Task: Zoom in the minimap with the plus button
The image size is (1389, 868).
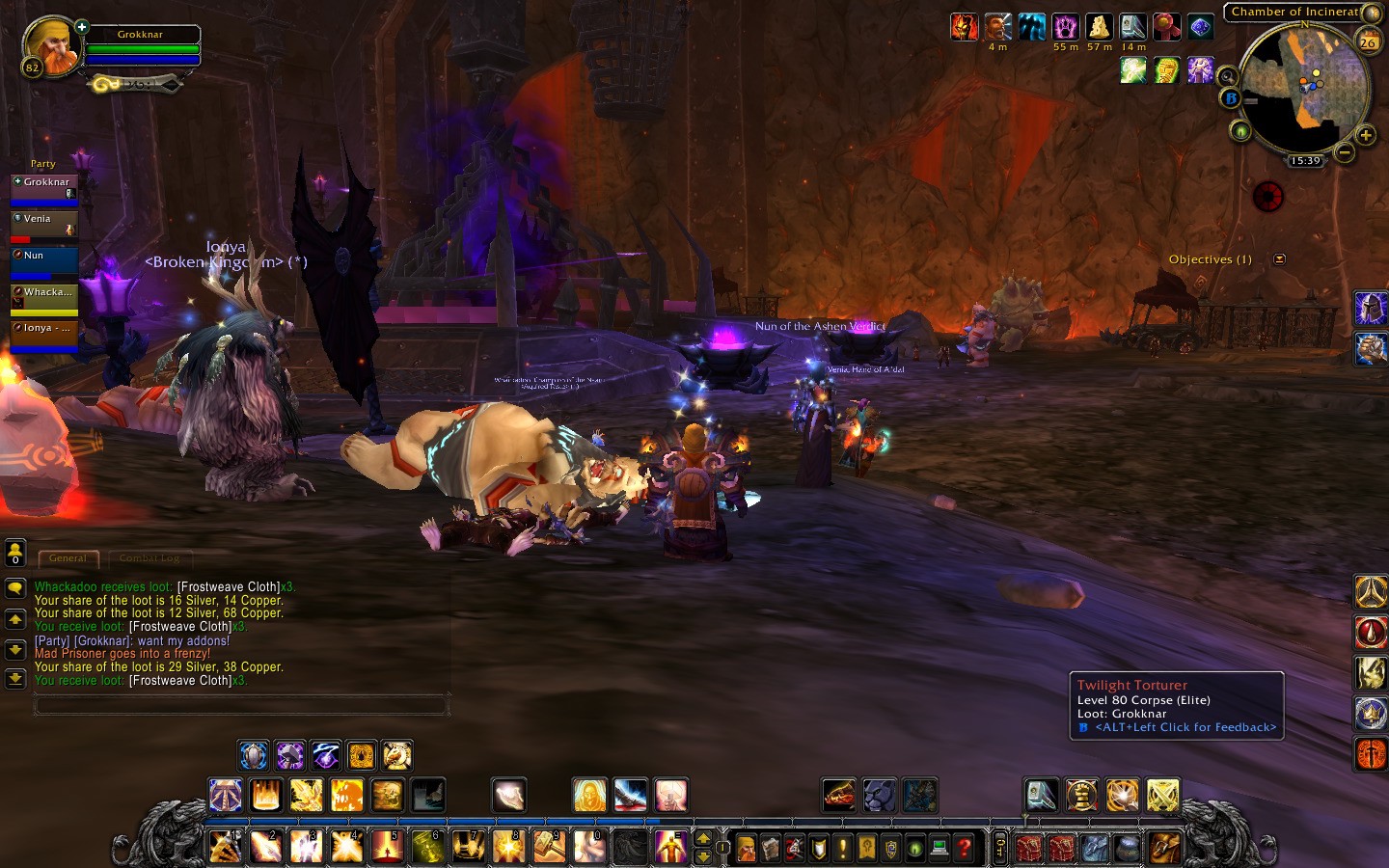Action: (x=1366, y=135)
